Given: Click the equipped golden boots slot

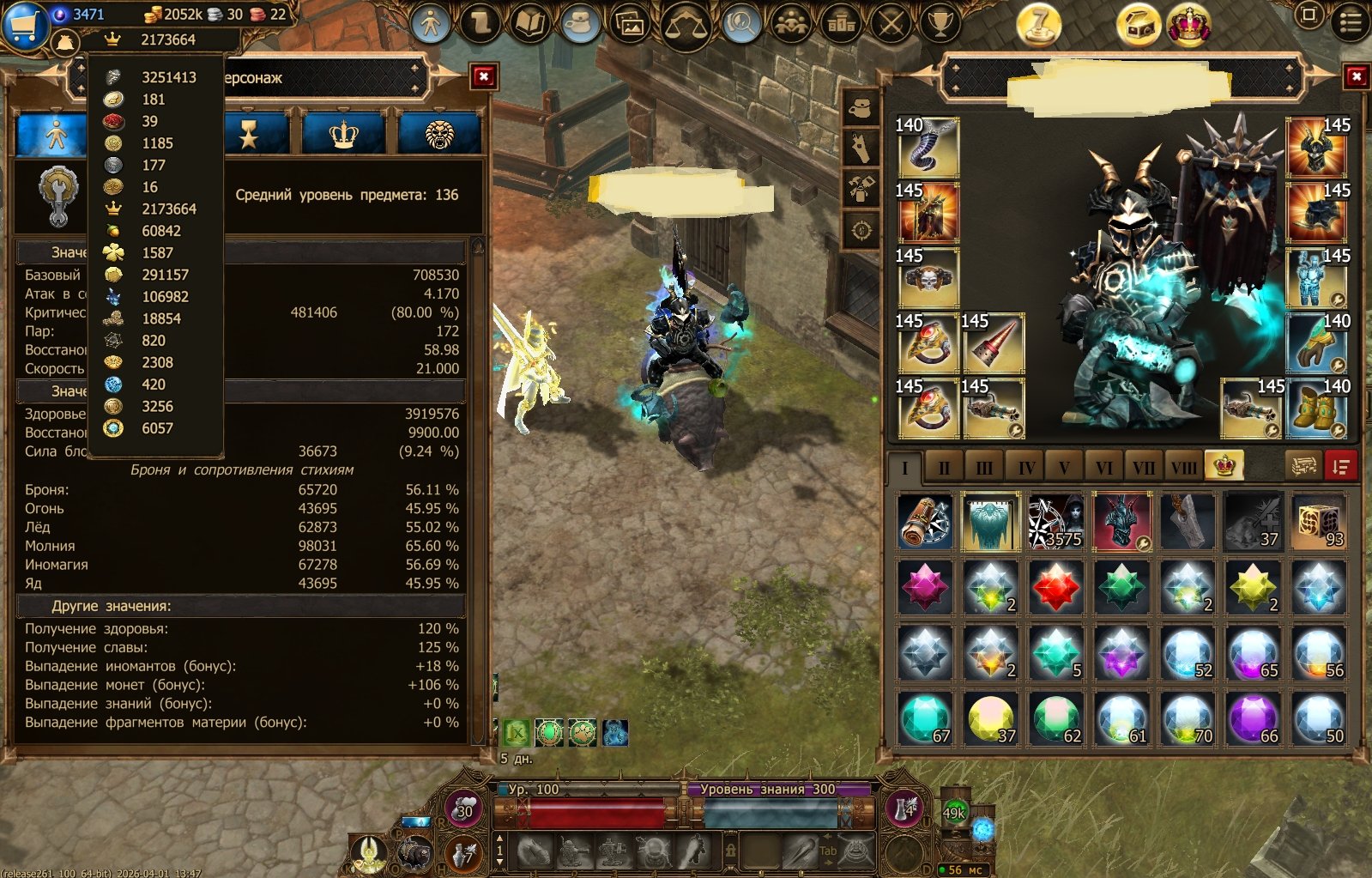Looking at the screenshot, I should point(1316,409).
